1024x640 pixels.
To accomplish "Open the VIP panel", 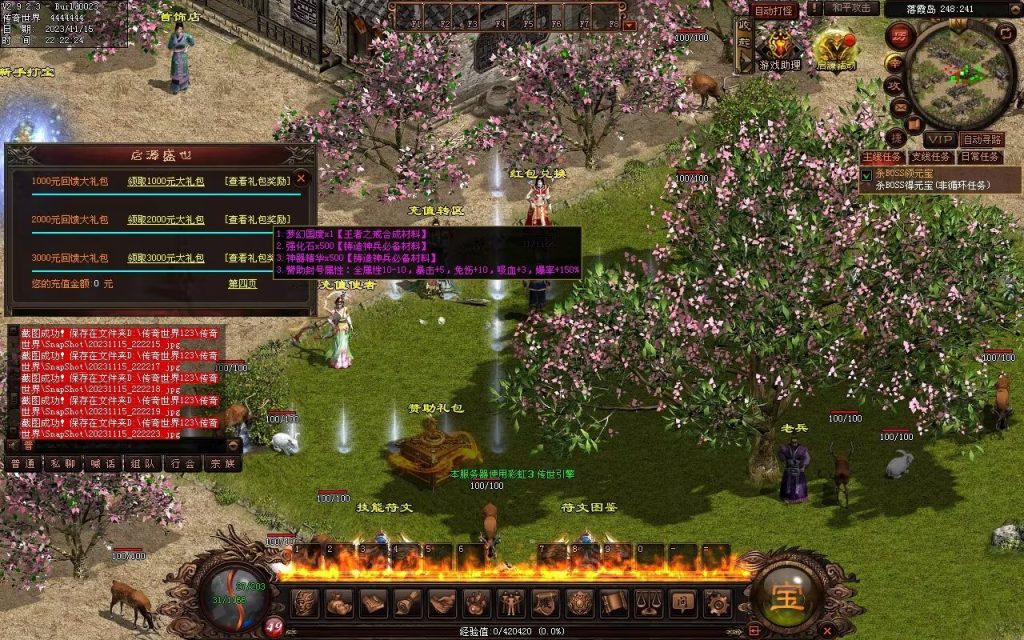I will point(938,139).
